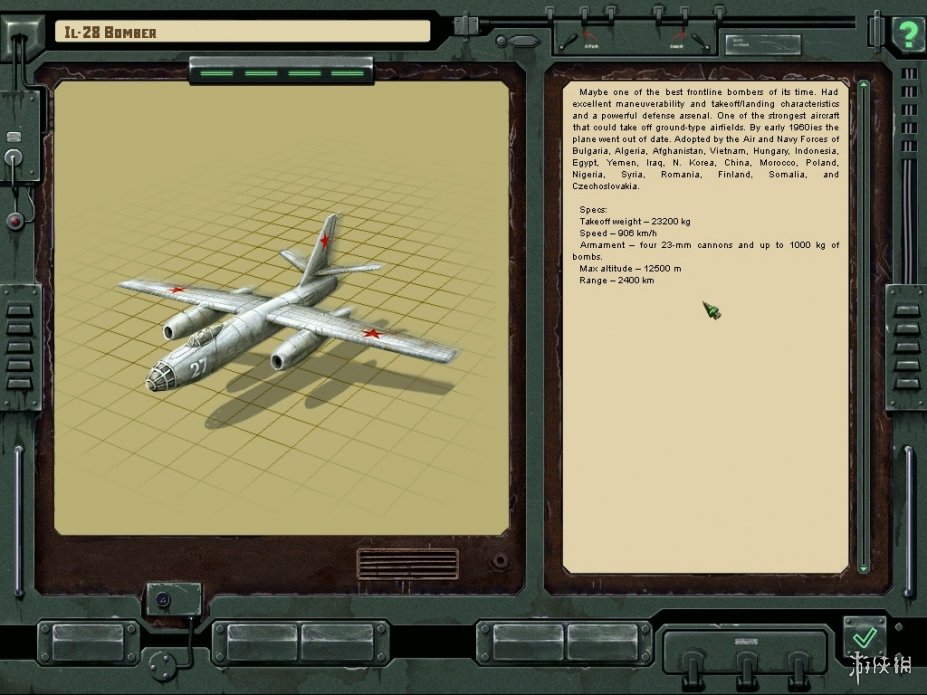Confirm with the green checkmark button
The width and height of the screenshot is (927, 695).
coord(865,637)
